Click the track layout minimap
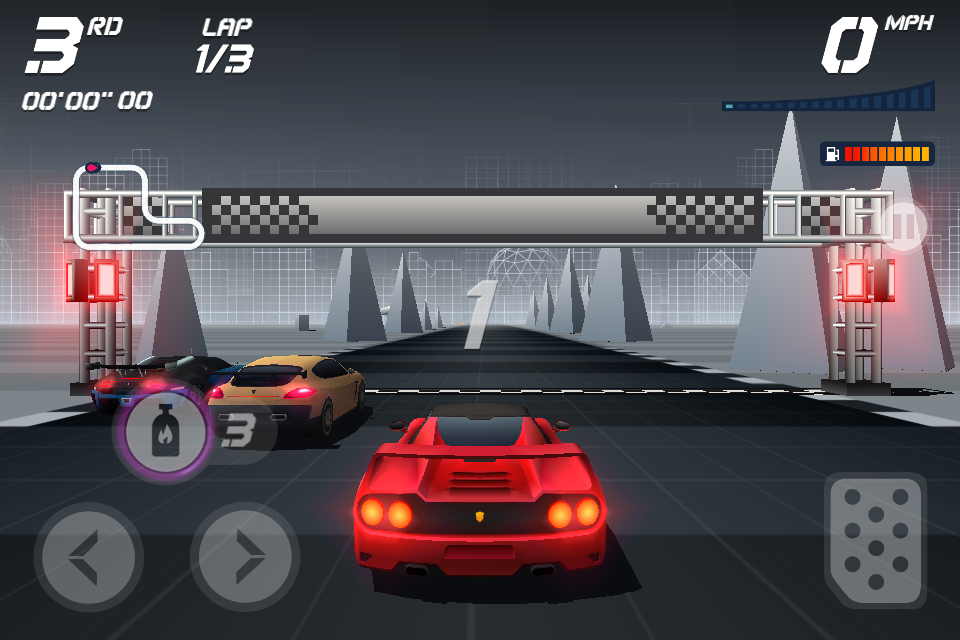 [137, 206]
